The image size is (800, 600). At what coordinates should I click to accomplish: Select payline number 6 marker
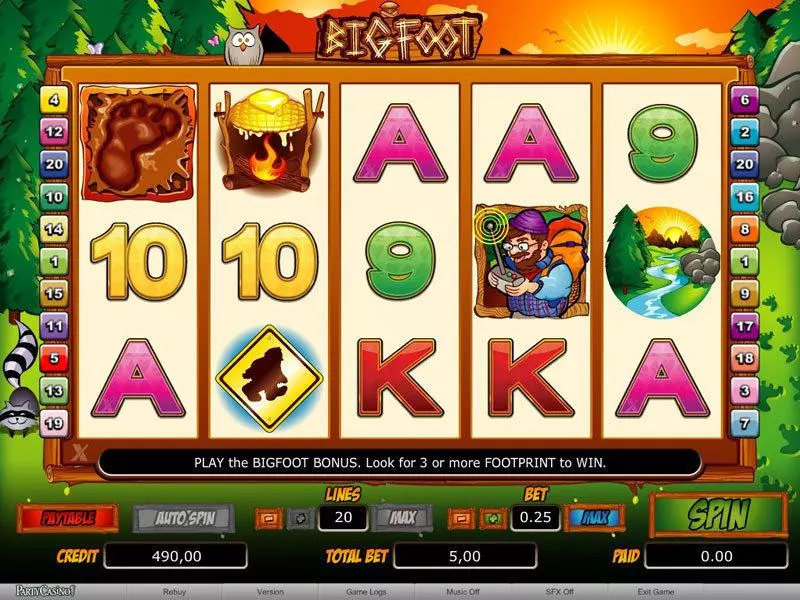tap(744, 100)
